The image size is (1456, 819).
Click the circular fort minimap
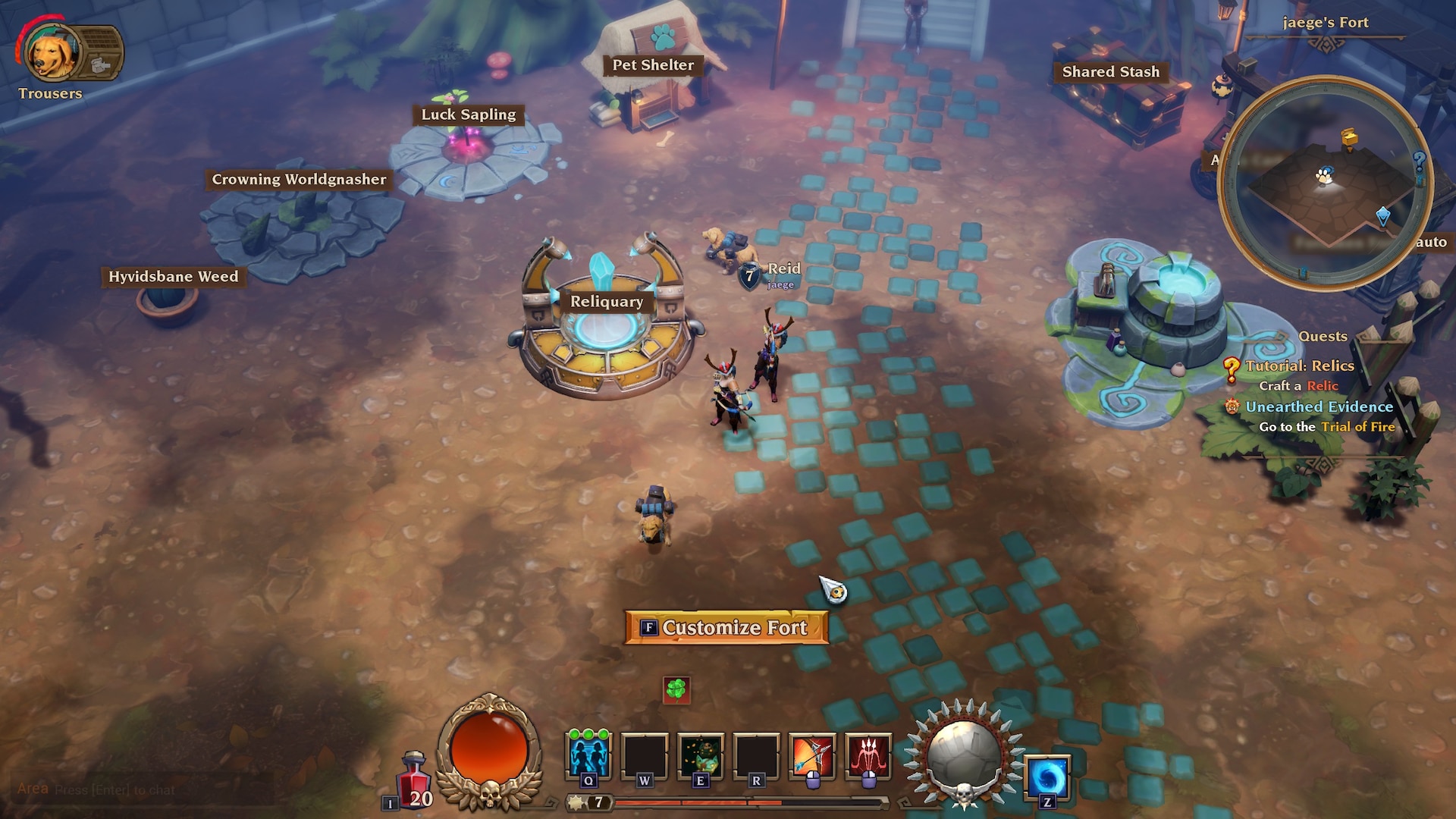[x=1325, y=183]
